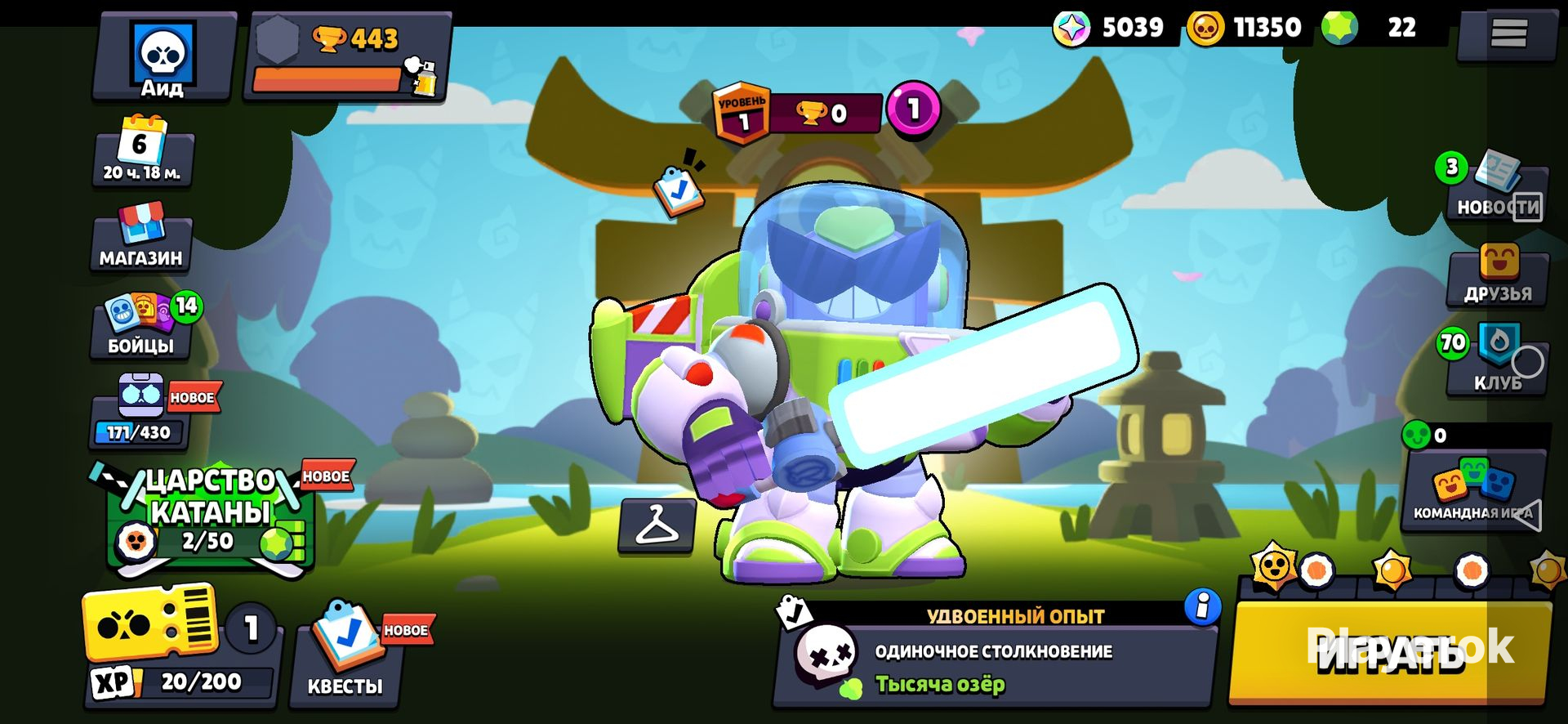Image resolution: width=1568 pixels, height=724 pixels.
Task: Open the hanger skin selection button
Action: (657, 525)
